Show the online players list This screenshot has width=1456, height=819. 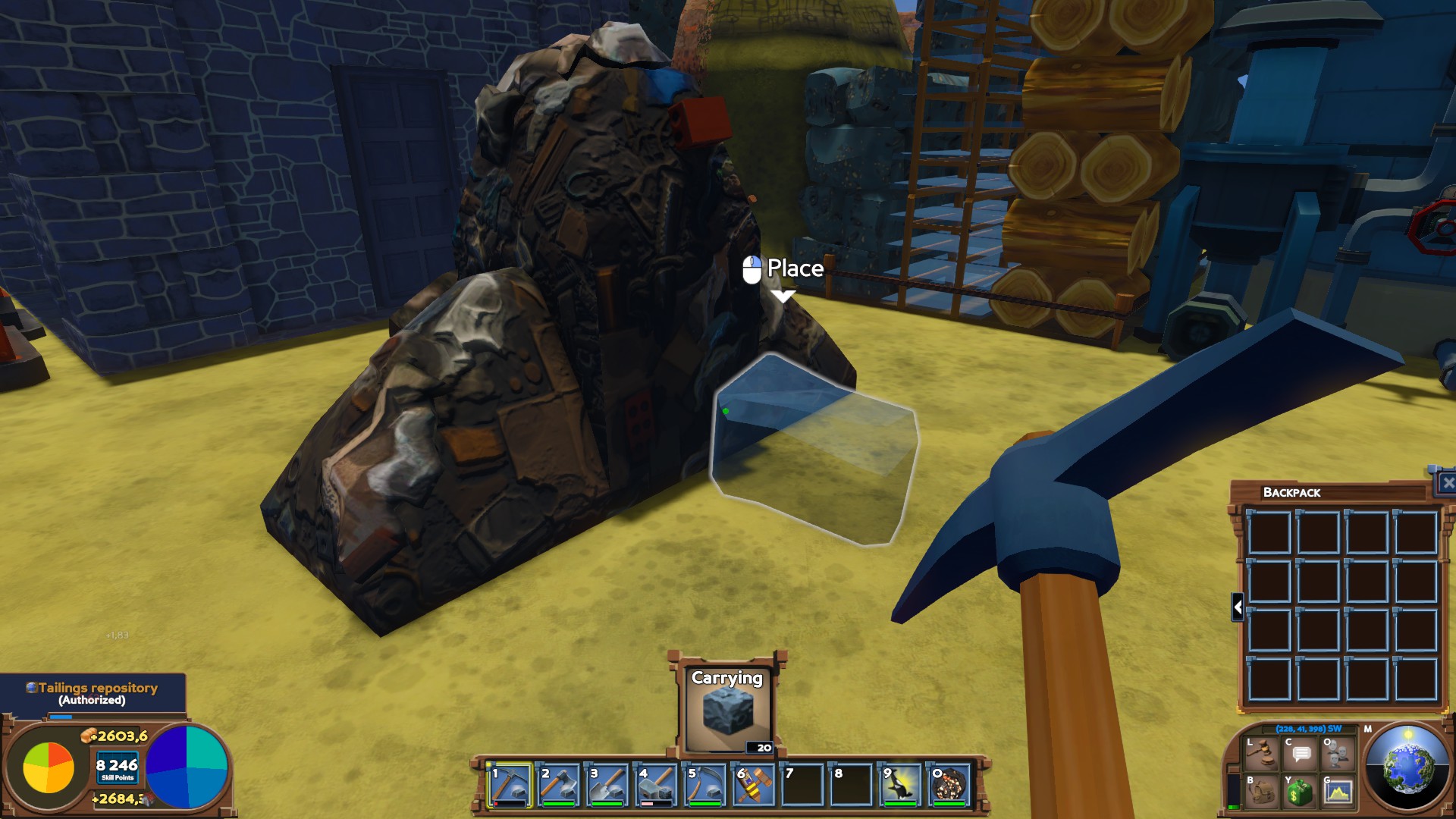click(1338, 753)
